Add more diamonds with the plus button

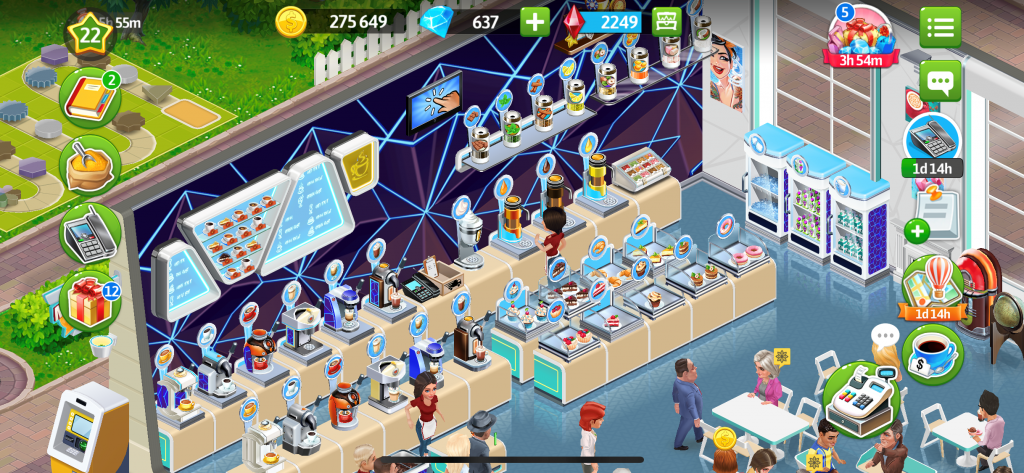tap(535, 21)
